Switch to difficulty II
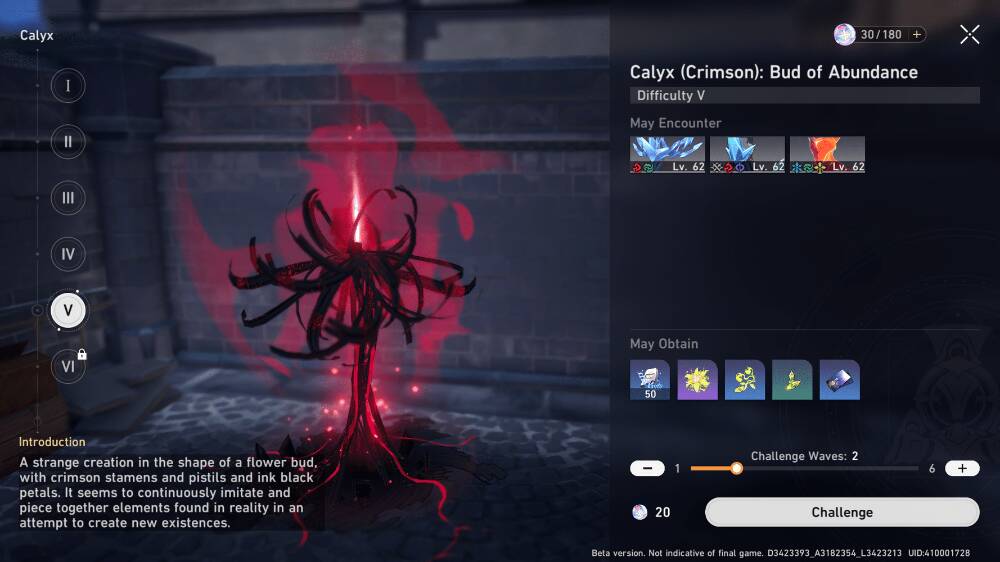 coord(68,142)
